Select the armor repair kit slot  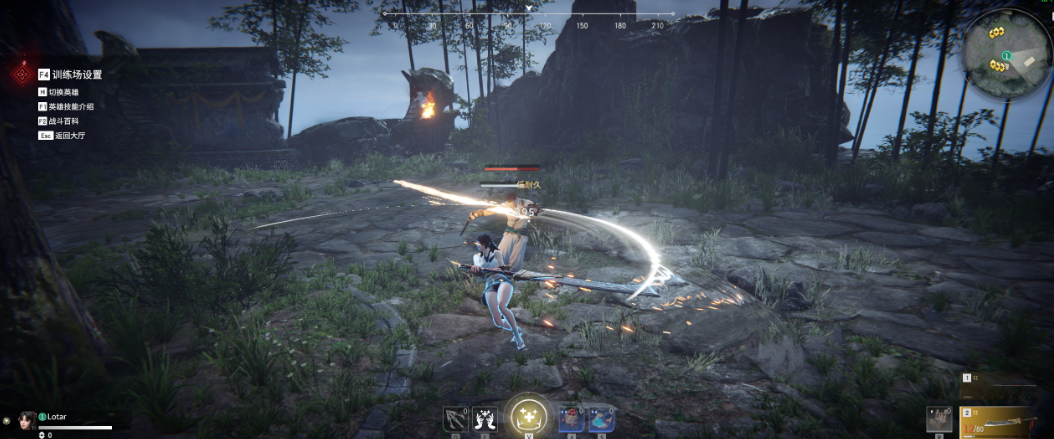click(938, 420)
